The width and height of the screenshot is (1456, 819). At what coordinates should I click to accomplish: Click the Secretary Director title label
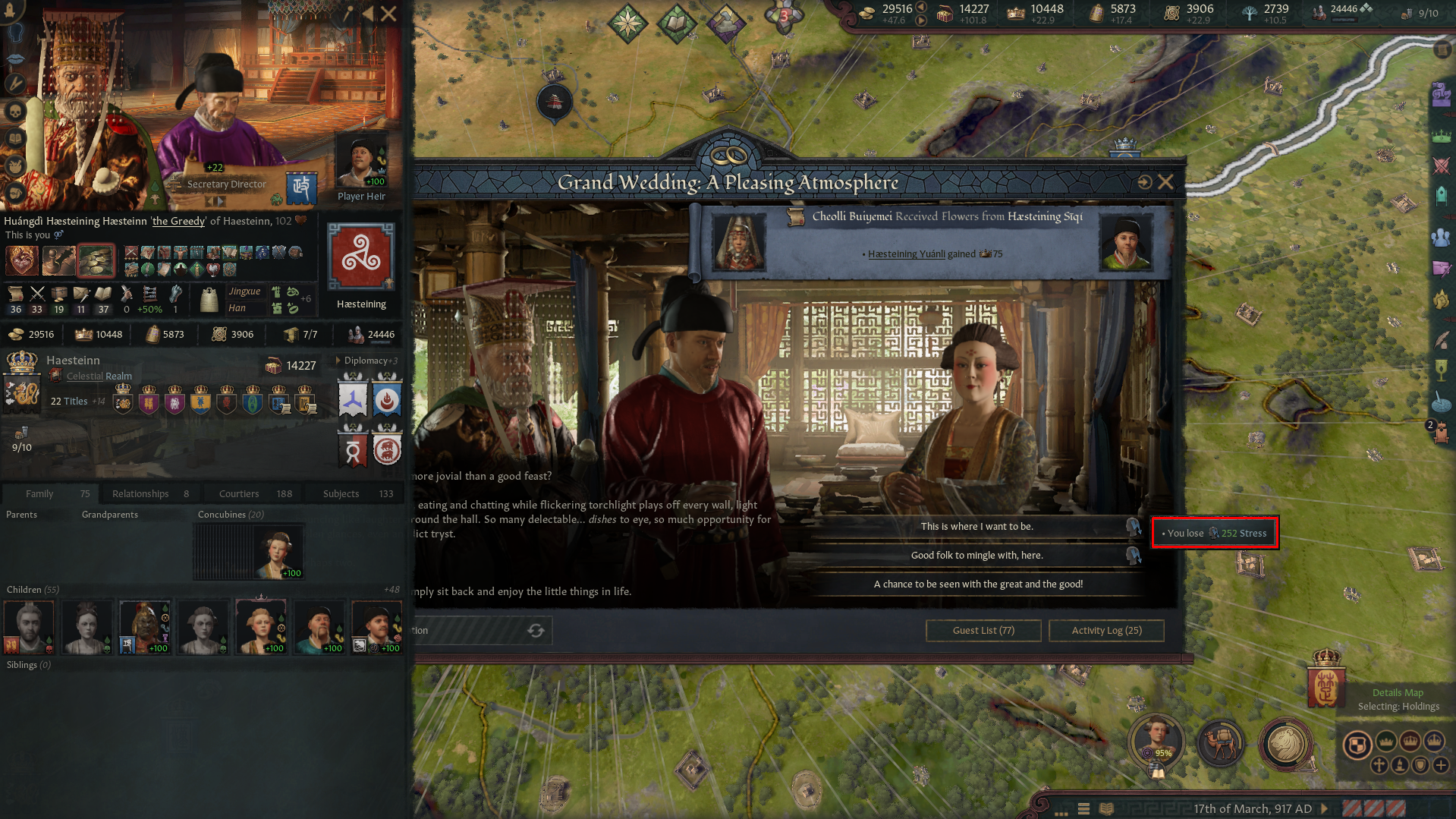[x=226, y=184]
